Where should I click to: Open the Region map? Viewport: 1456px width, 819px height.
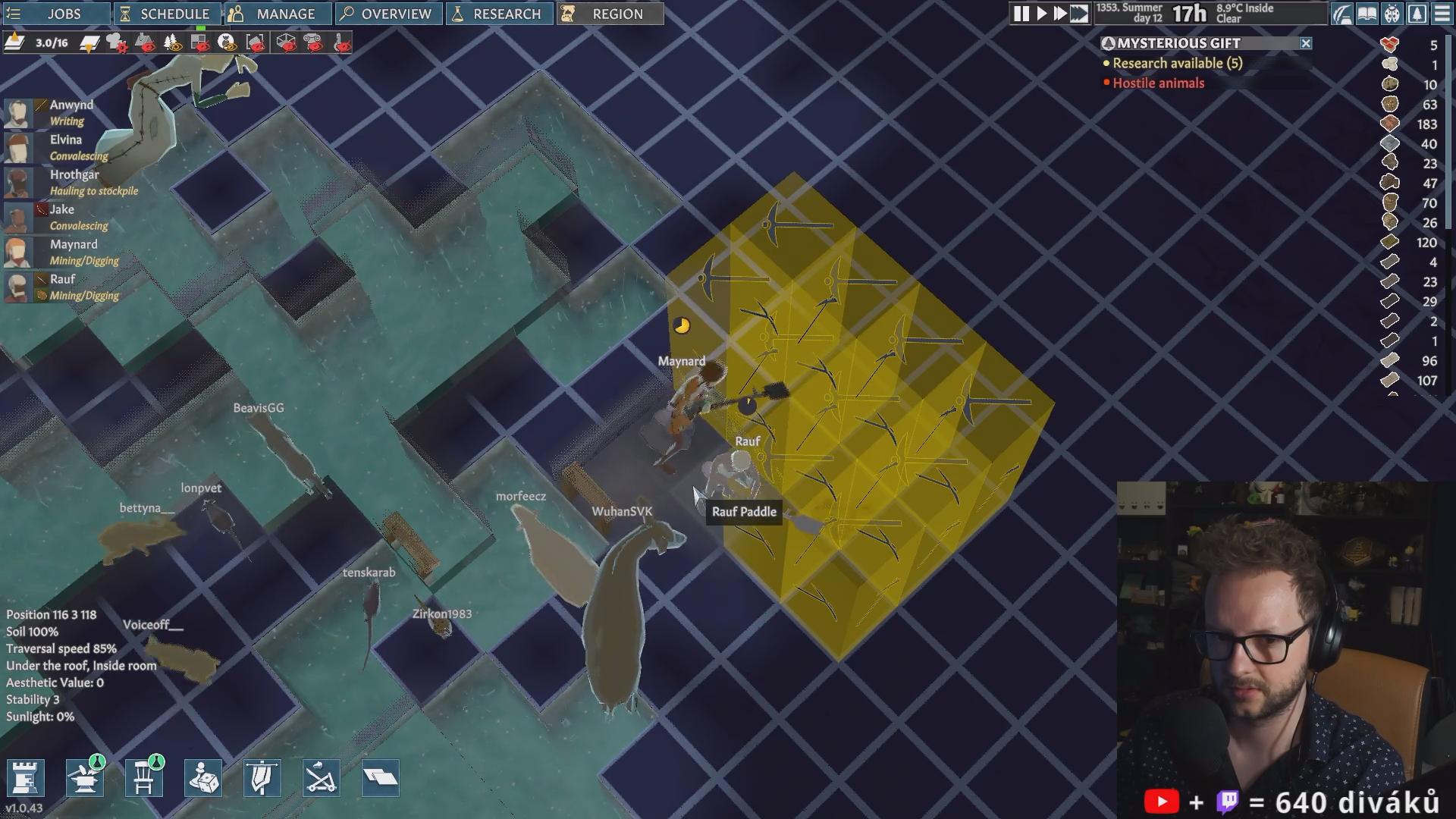tap(610, 14)
